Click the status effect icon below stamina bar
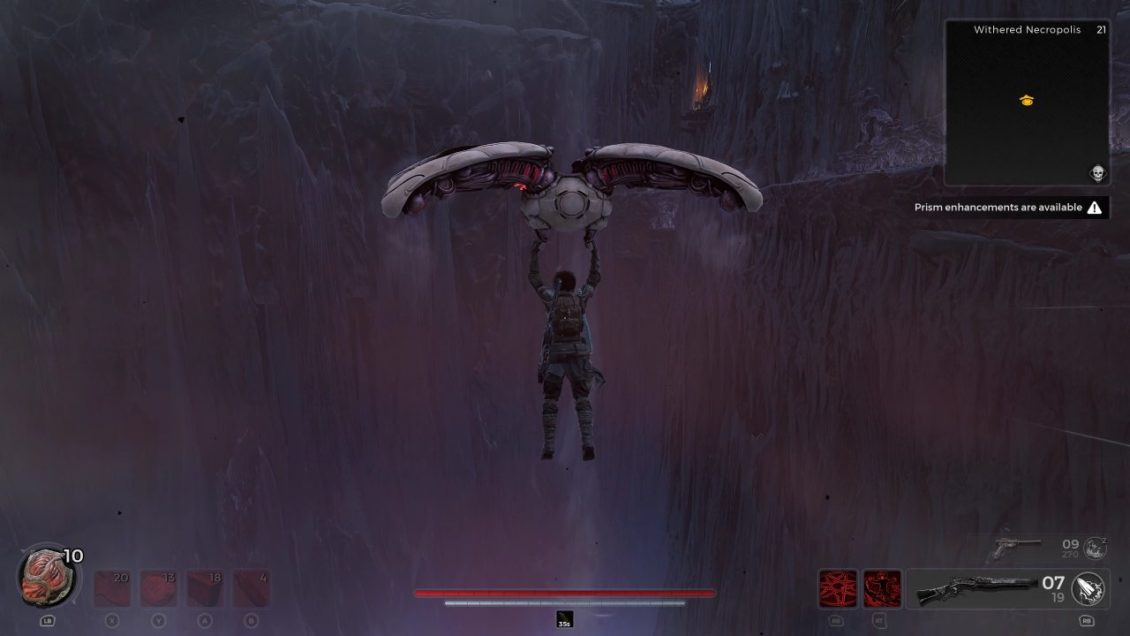Viewport: 1130px width, 636px height. click(565, 620)
